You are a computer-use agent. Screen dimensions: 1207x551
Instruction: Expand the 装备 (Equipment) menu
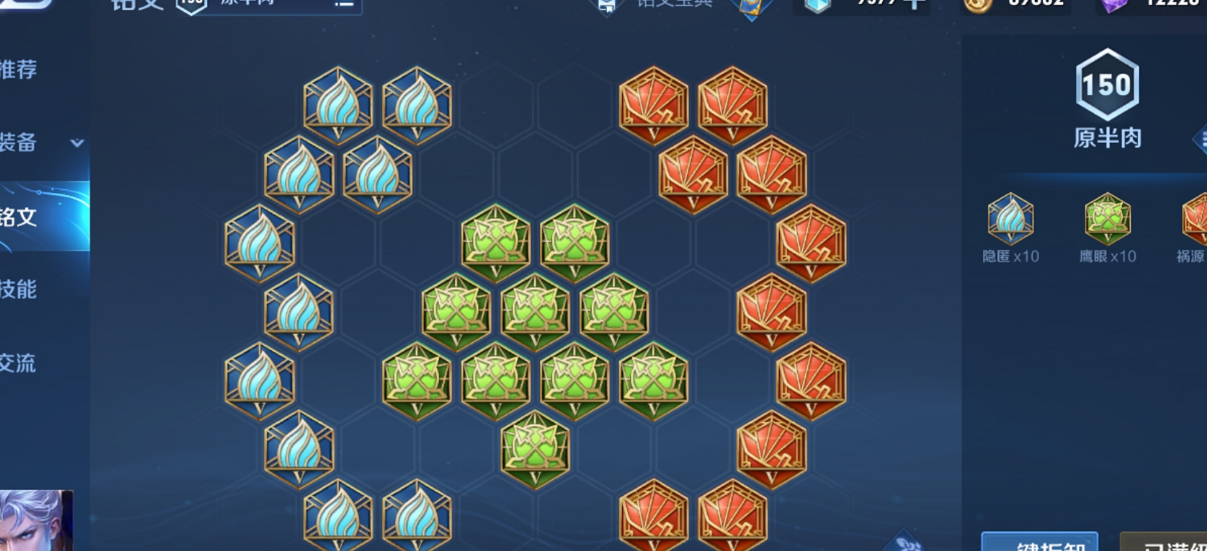40,143
